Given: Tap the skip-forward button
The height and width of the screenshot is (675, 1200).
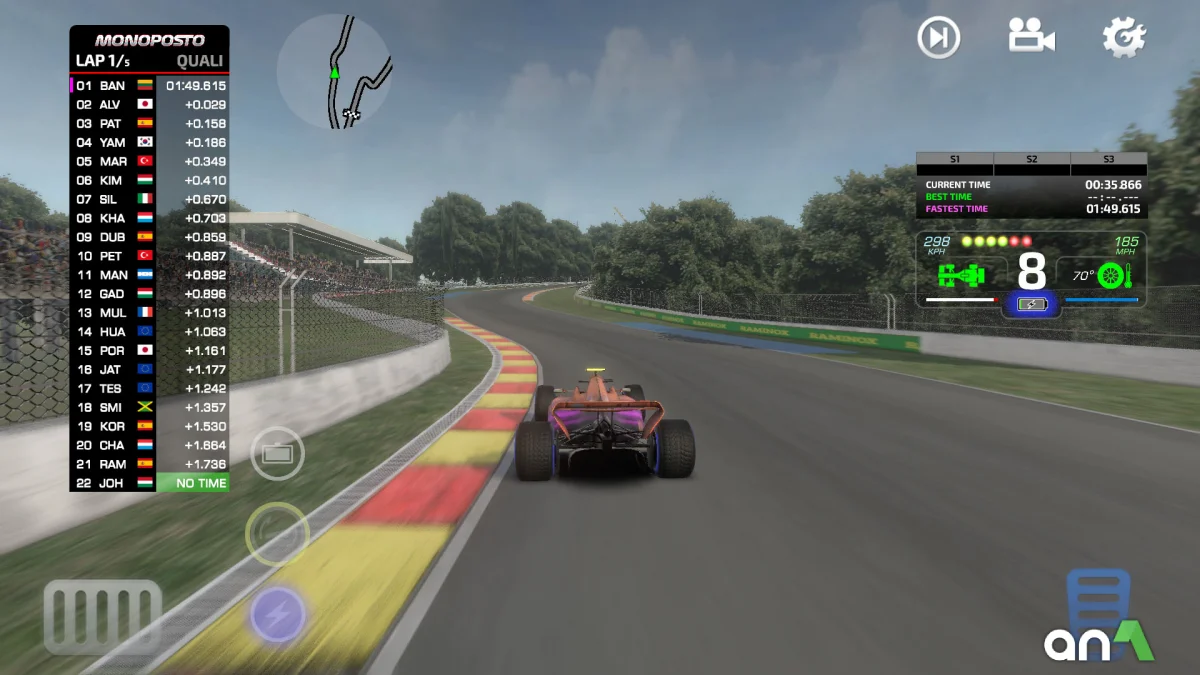Looking at the screenshot, I should [x=938, y=38].
